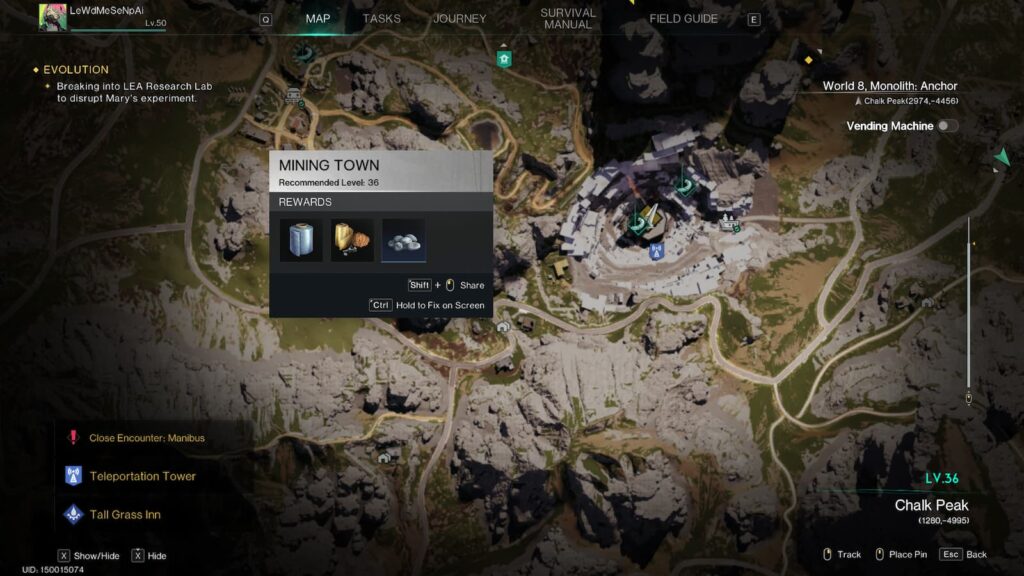Select the silver canister reward icon
The height and width of the screenshot is (576, 1024).
click(x=301, y=241)
